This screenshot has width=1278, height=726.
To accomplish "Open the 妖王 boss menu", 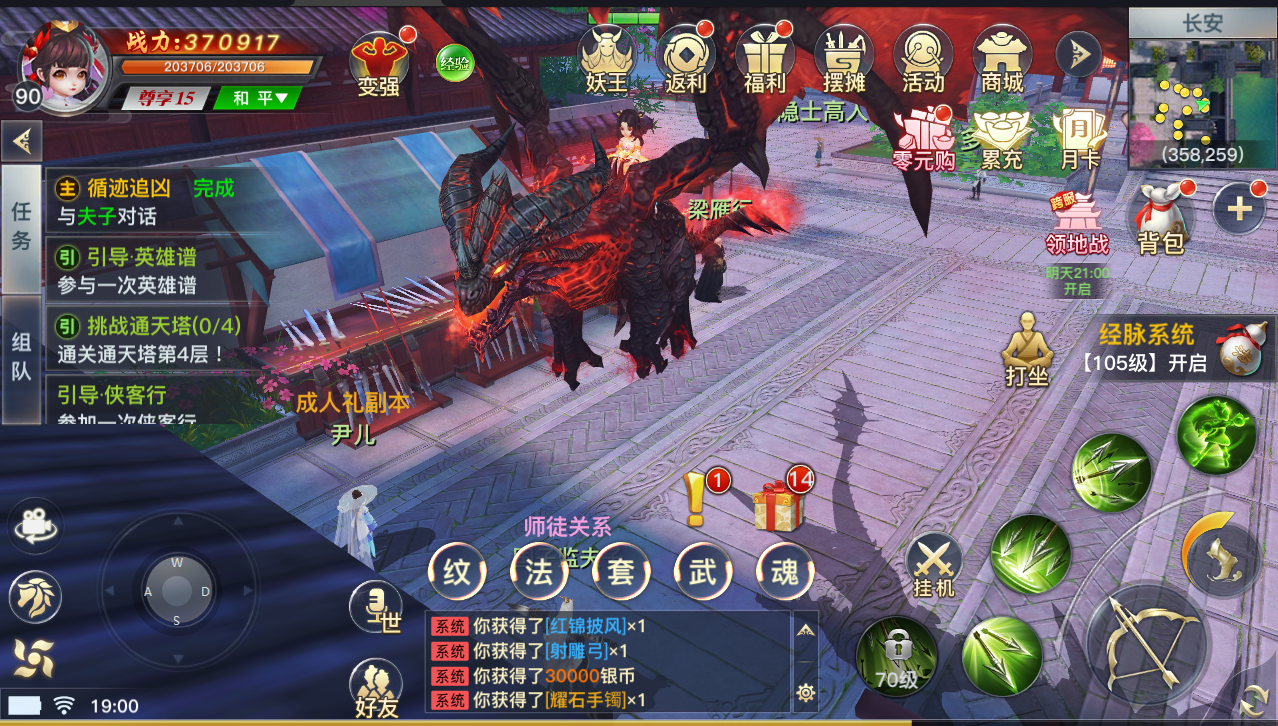I will tap(606, 58).
